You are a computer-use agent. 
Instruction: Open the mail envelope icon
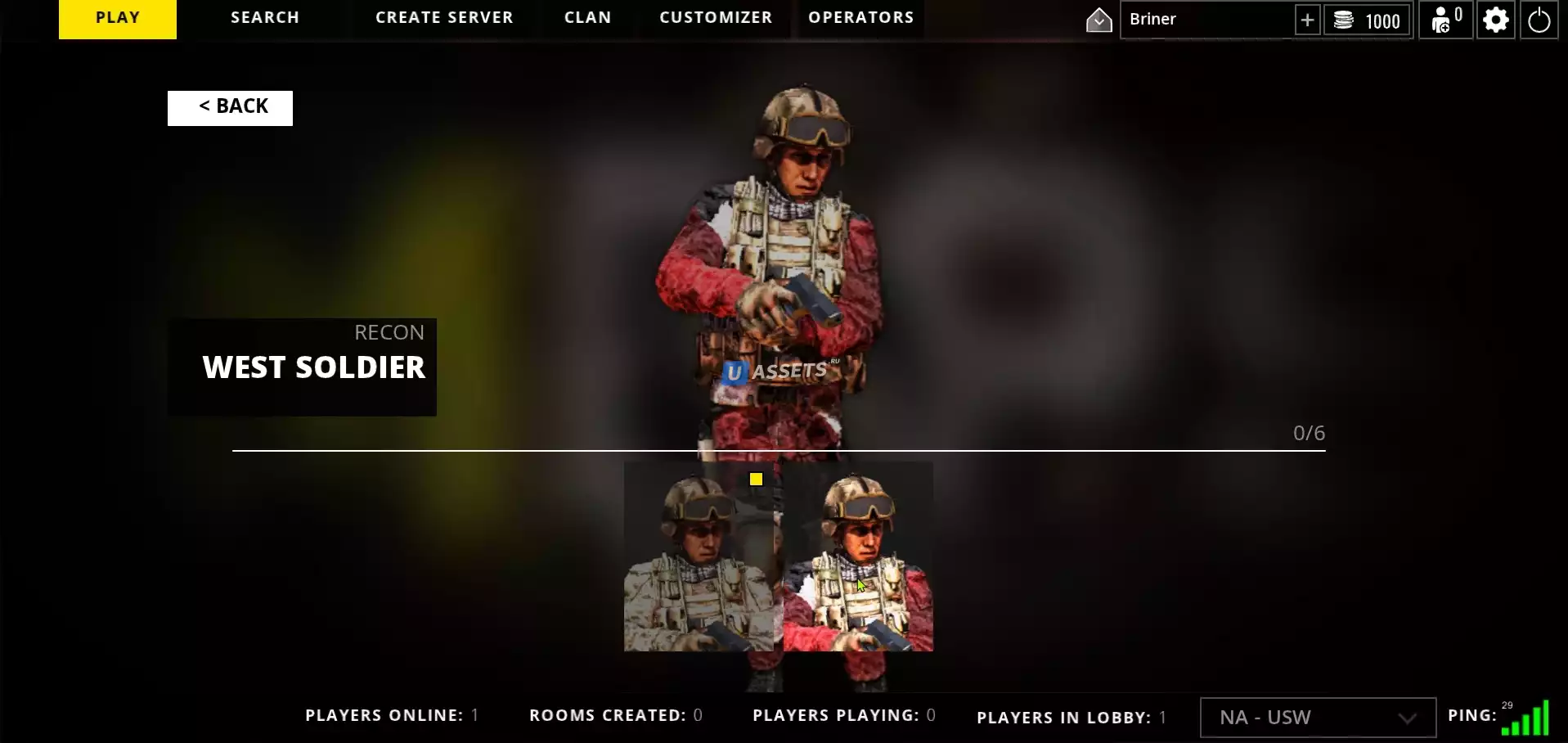tap(1098, 20)
